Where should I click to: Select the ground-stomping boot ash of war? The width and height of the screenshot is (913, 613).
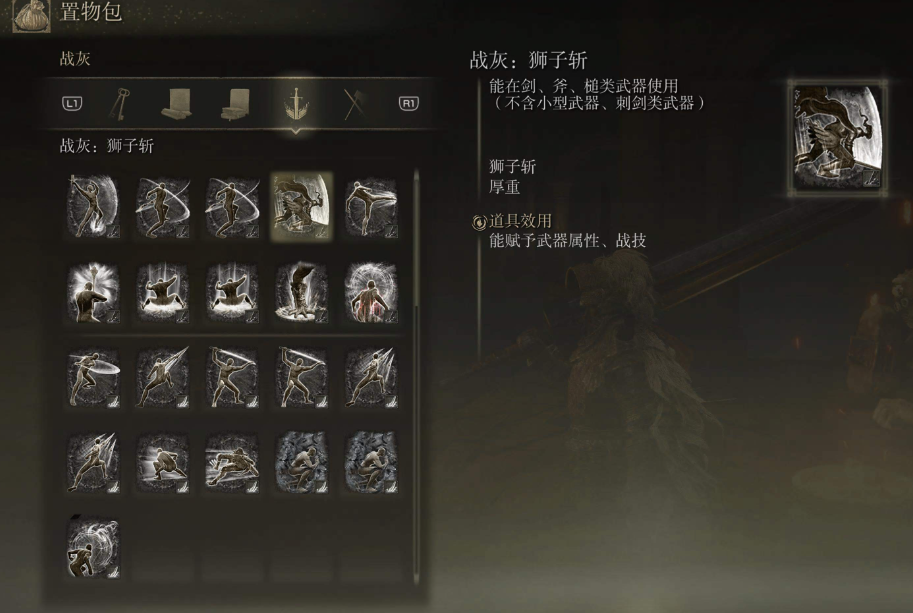(301, 290)
